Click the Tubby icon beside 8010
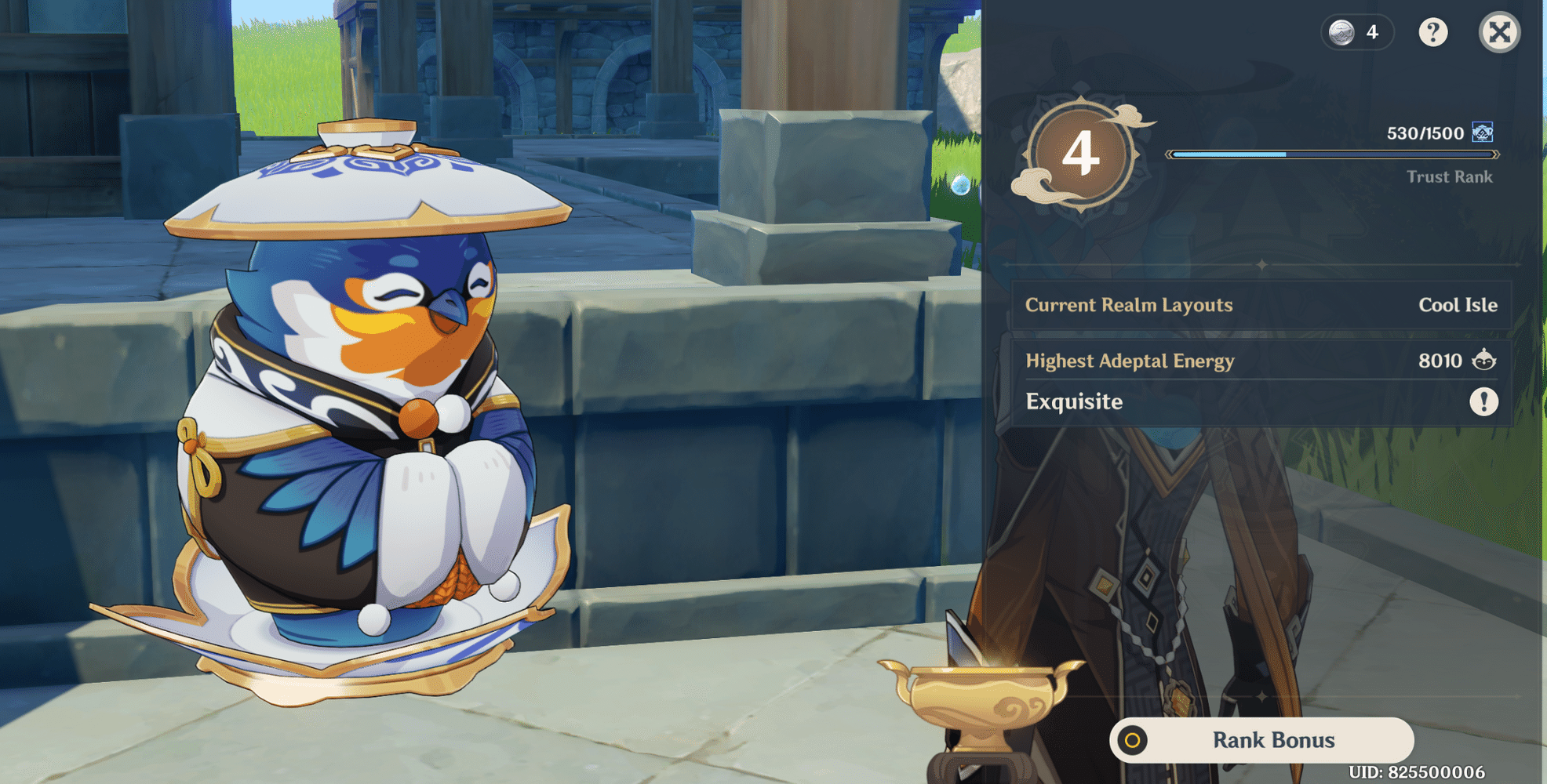This screenshot has width=1547, height=784. click(x=1484, y=361)
